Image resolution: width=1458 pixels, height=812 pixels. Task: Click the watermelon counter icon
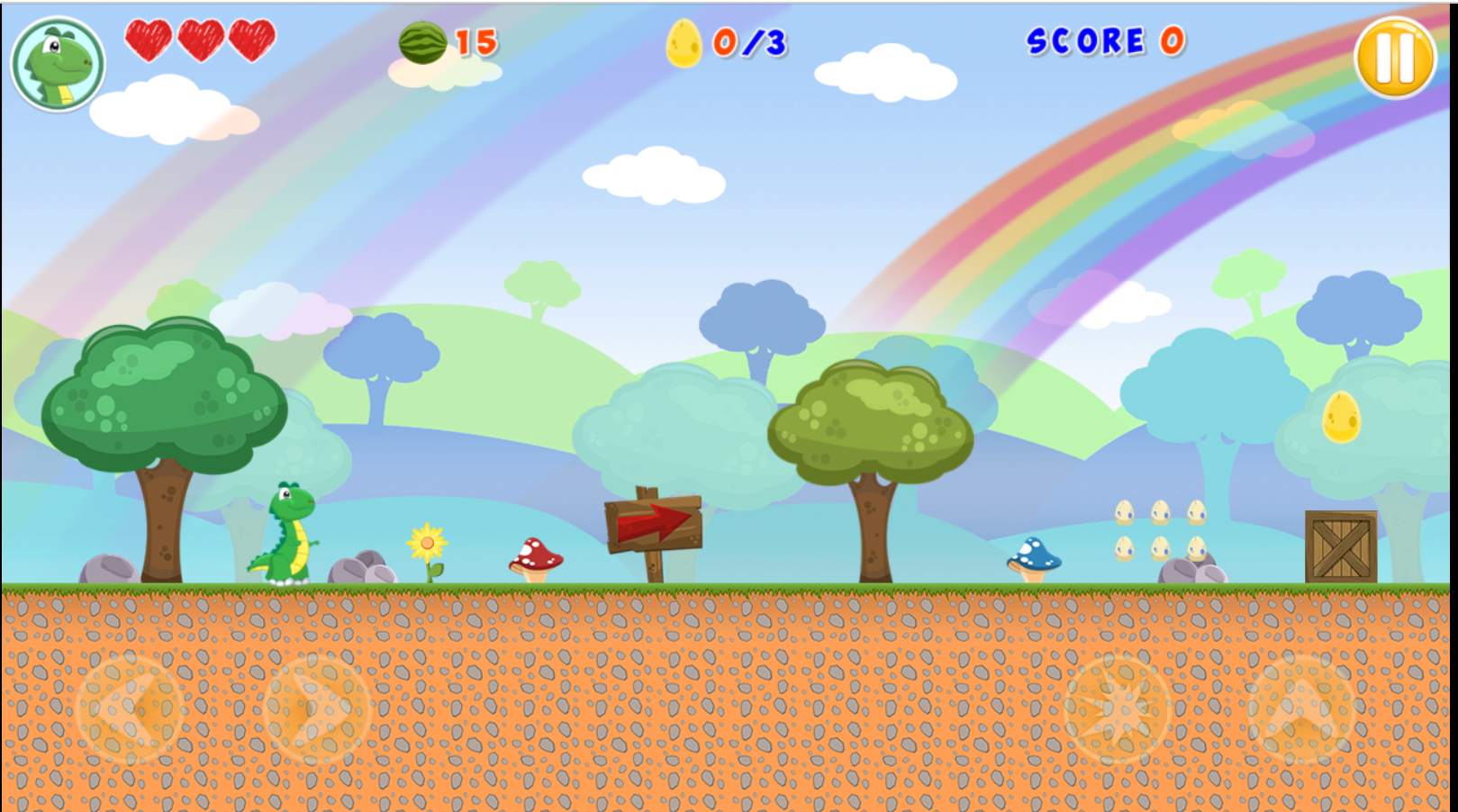coord(424,42)
